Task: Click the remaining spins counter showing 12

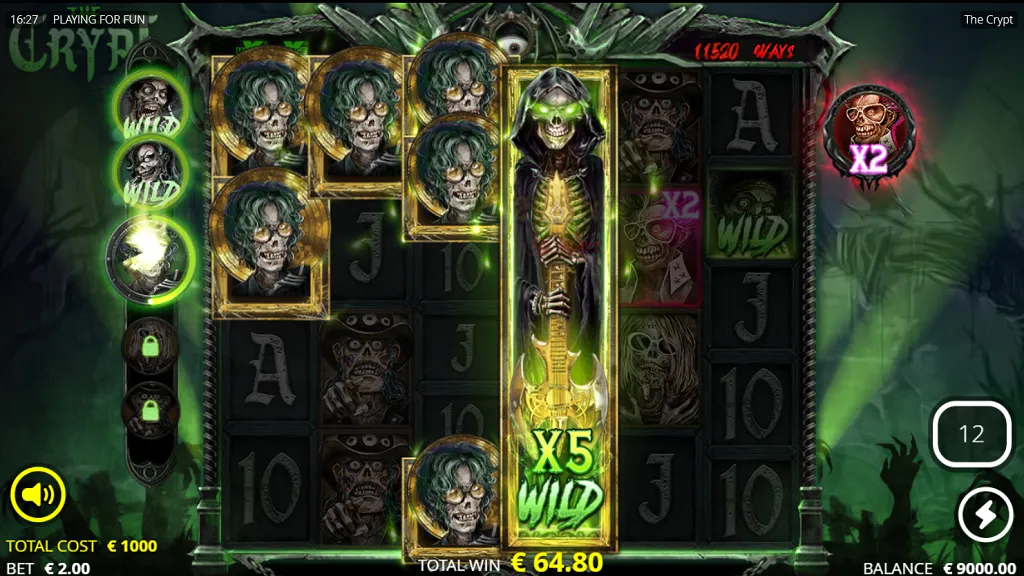Action: tap(971, 434)
